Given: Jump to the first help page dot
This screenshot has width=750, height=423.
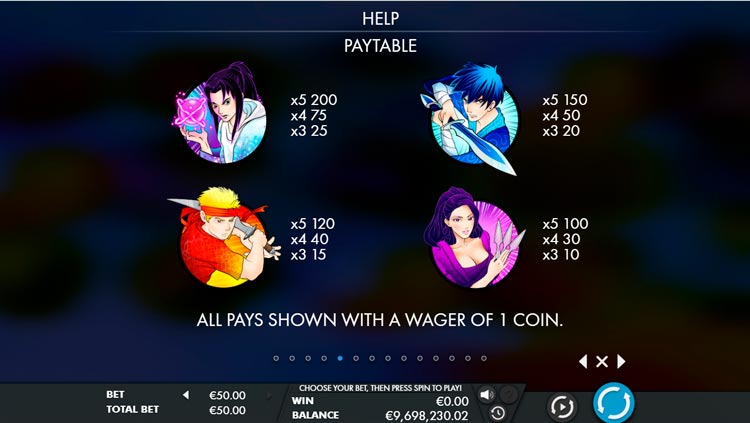Looking at the screenshot, I should click(277, 357).
